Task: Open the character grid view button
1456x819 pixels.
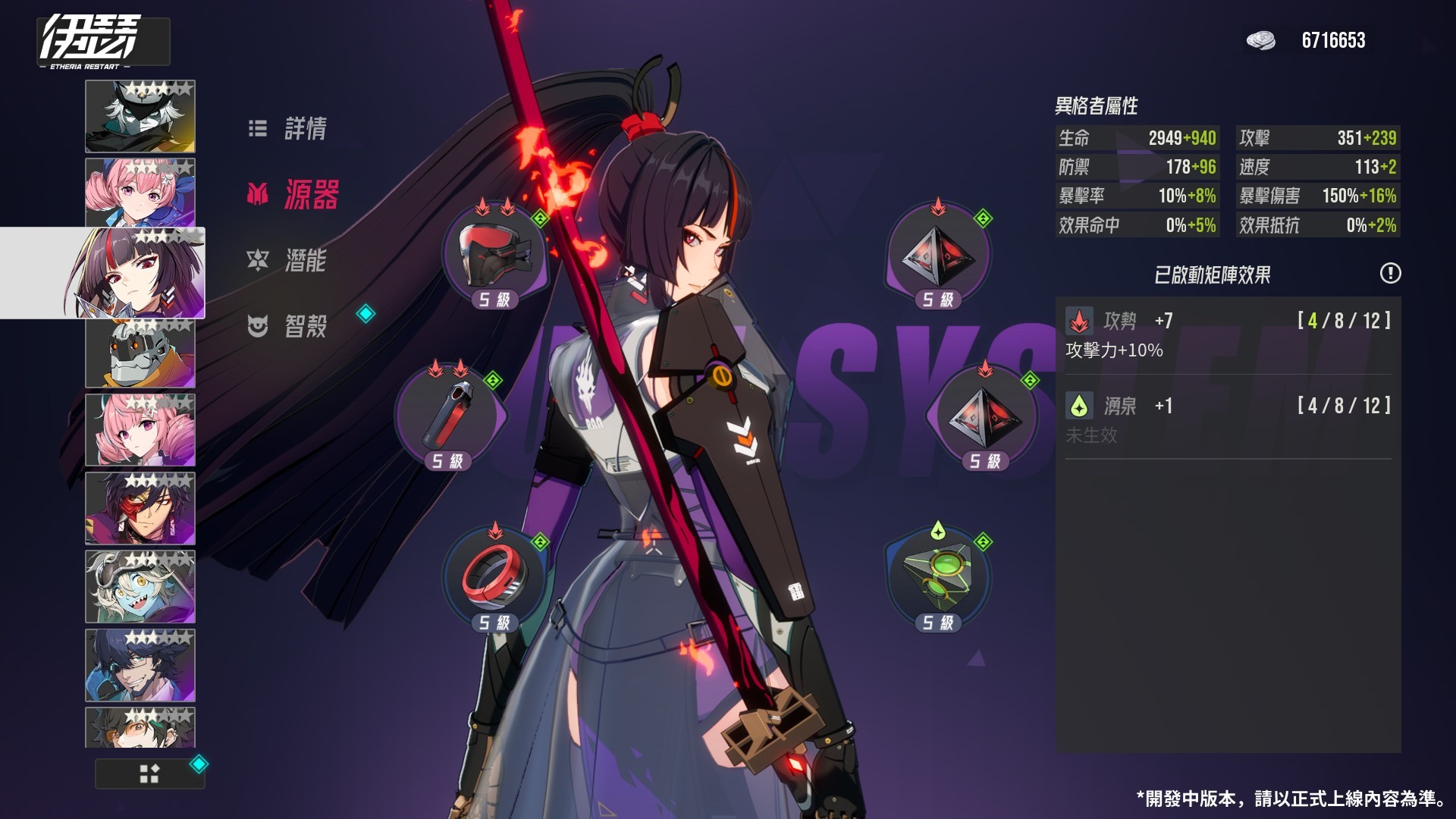Action: click(x=149, y=773)
